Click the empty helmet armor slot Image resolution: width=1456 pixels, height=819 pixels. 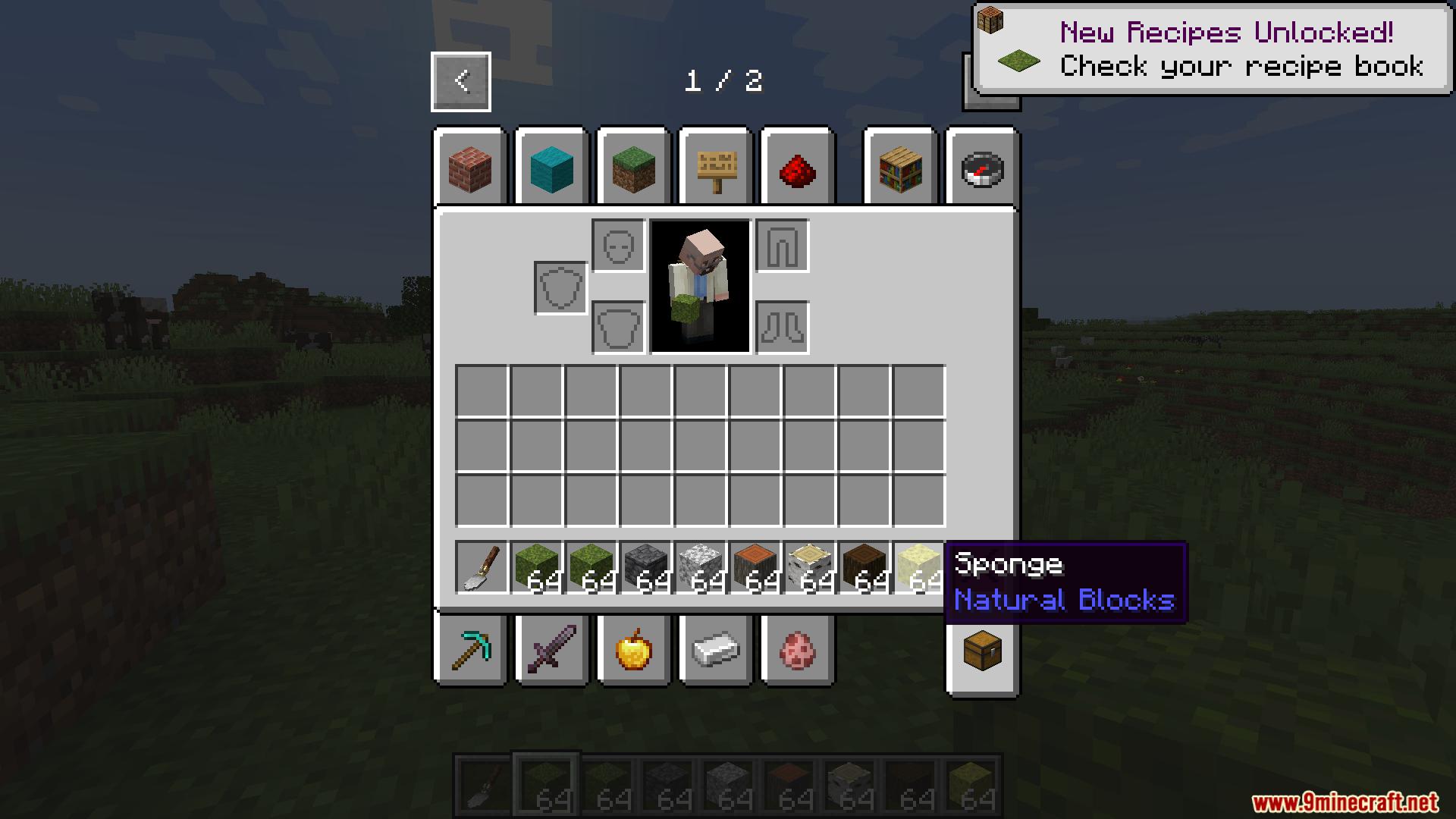coord(616,246)
